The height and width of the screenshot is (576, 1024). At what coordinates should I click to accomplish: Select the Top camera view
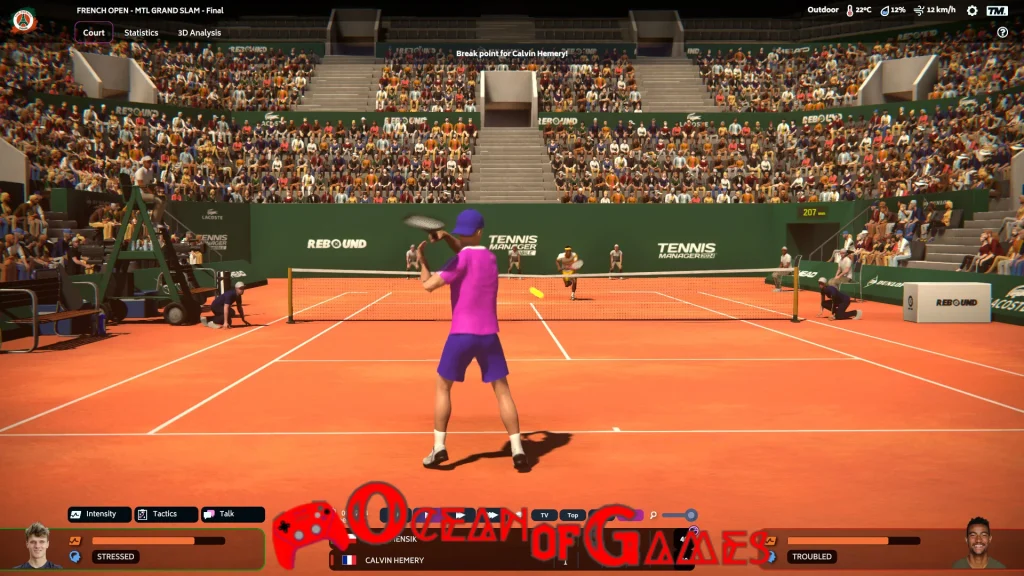572,515
